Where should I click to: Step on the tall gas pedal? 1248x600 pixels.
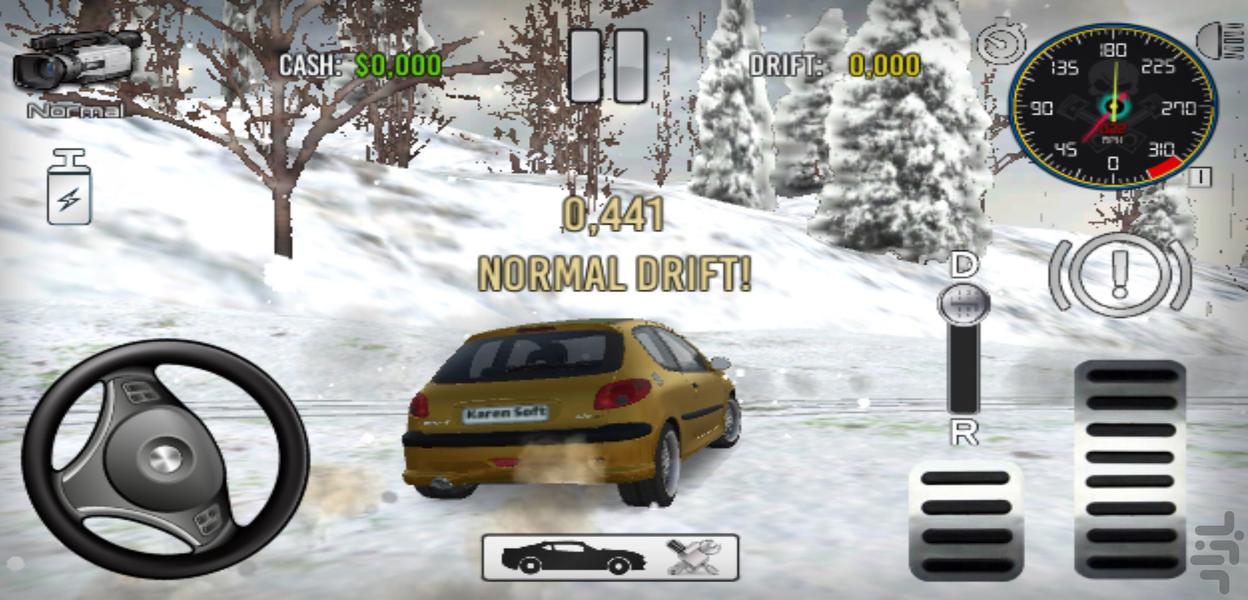click(1130, 468)
